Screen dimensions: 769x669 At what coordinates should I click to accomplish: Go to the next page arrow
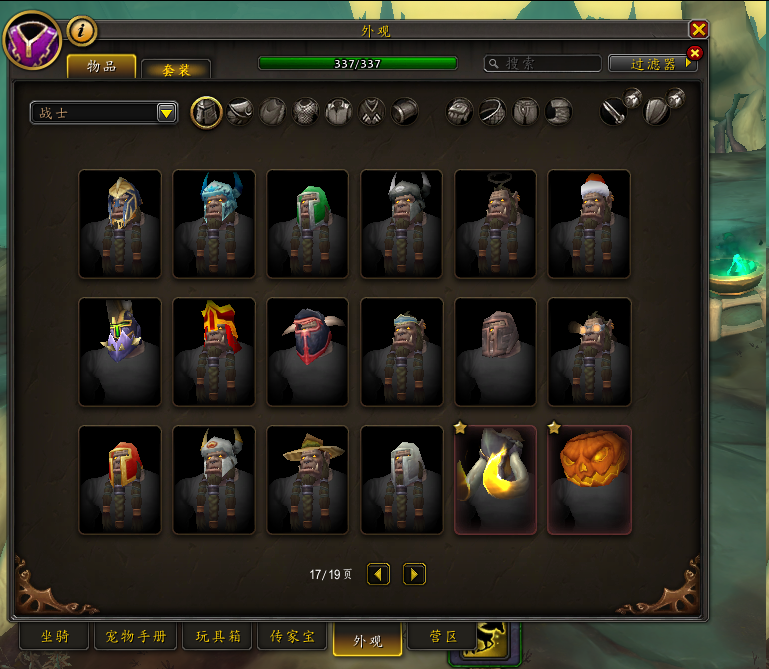(414, 574)
